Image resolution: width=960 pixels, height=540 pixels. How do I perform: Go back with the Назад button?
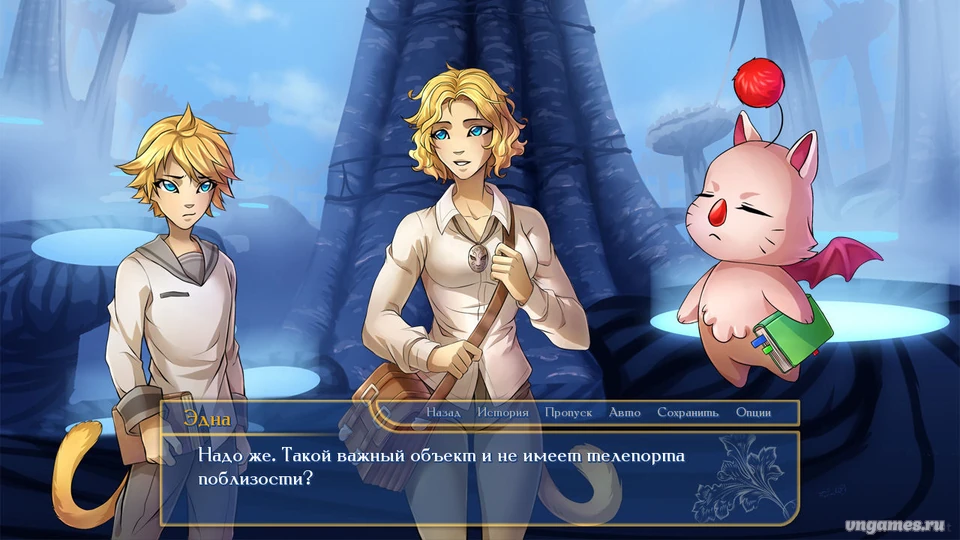[443, 412]
